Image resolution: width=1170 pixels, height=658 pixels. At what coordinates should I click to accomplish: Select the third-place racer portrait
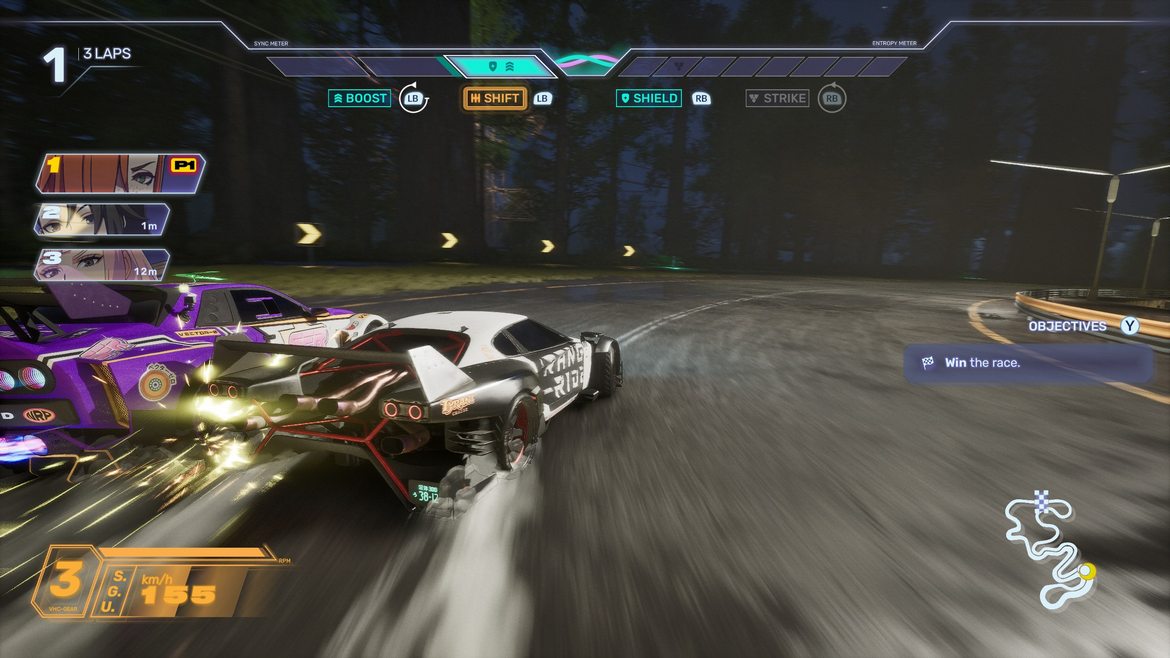(x=100, y=265)
